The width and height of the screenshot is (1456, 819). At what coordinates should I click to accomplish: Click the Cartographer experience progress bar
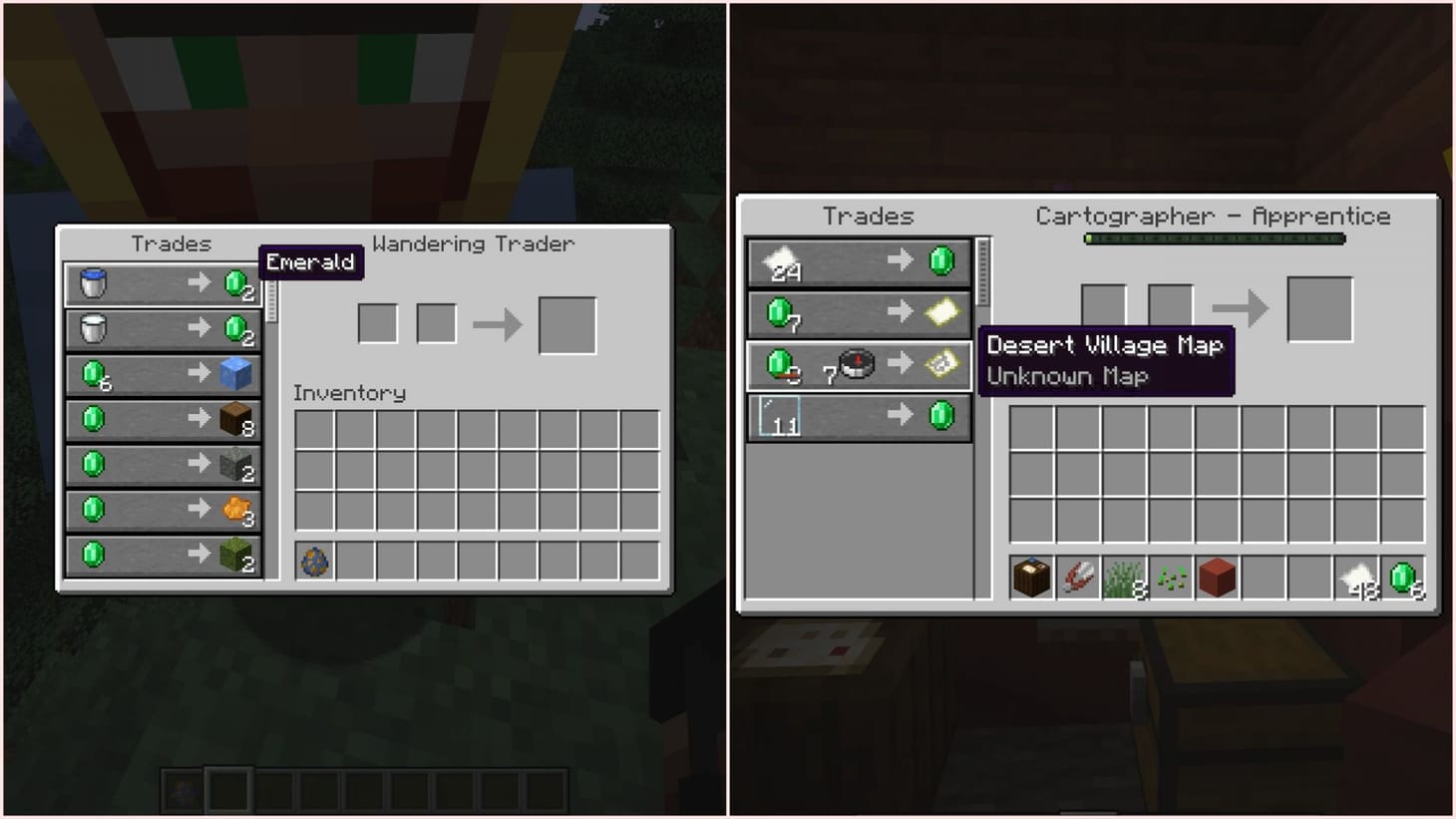(x=1215, y=238)
